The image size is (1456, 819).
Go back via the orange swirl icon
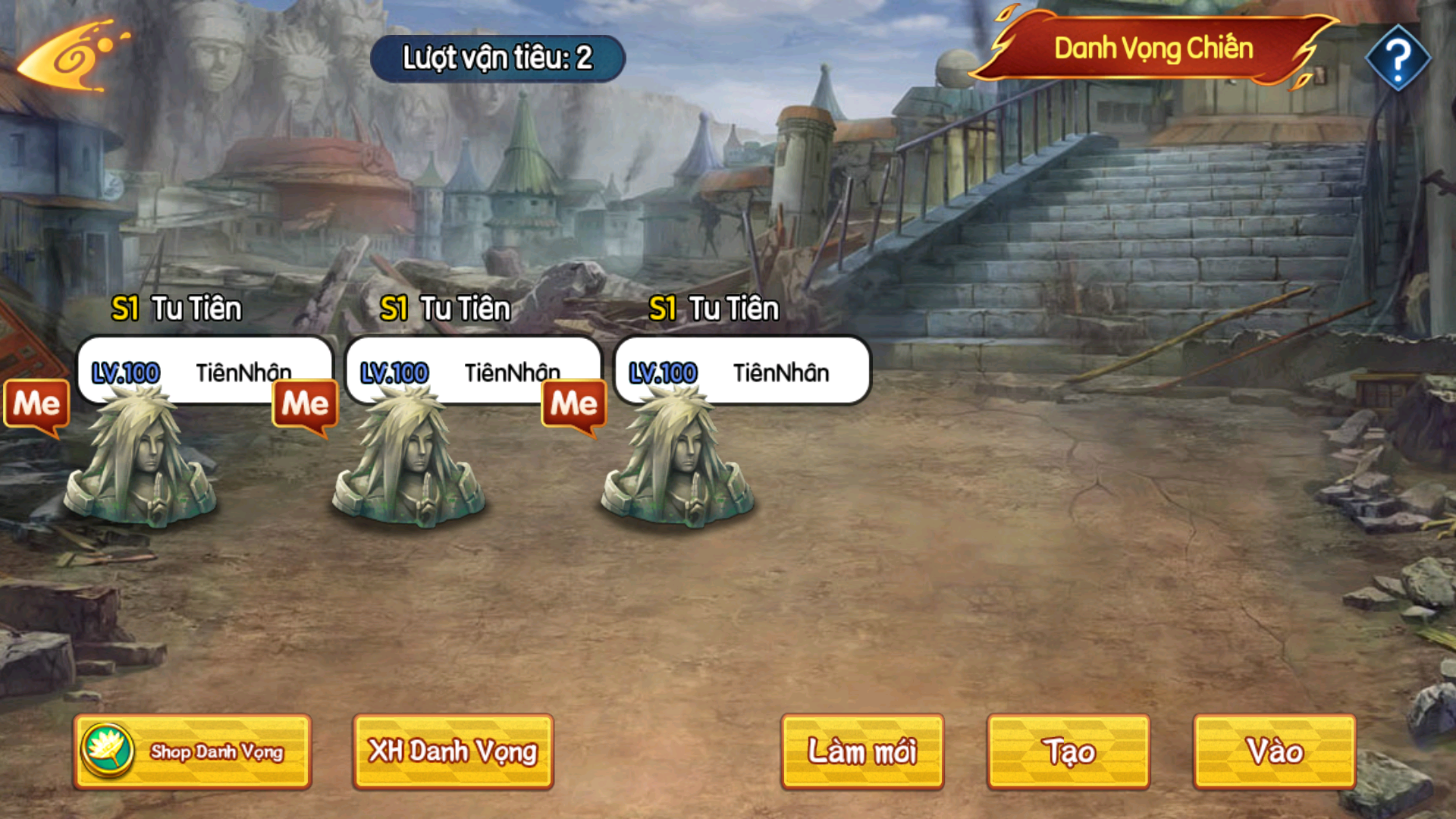pyautogui.click(x=72, y=58)
